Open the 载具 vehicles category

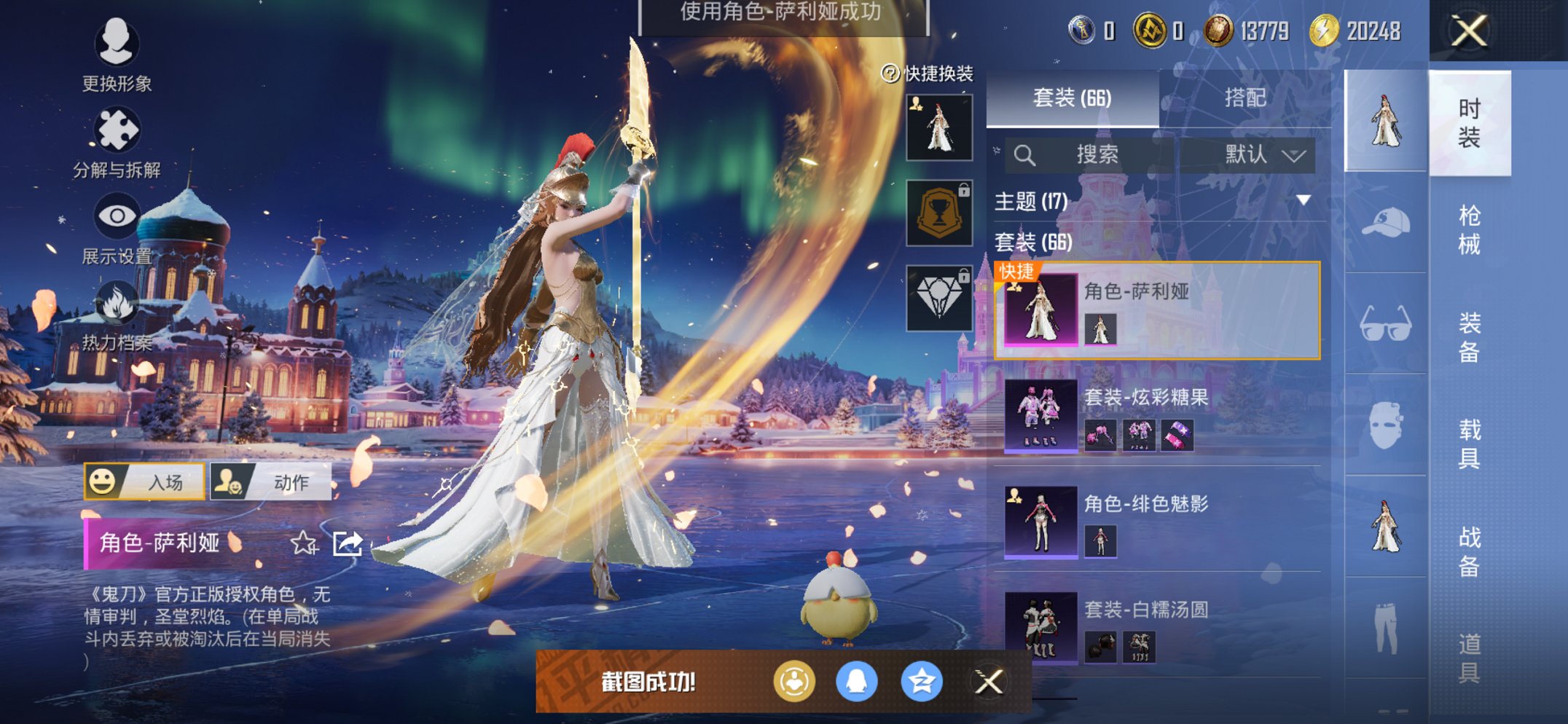point(1469,444)
